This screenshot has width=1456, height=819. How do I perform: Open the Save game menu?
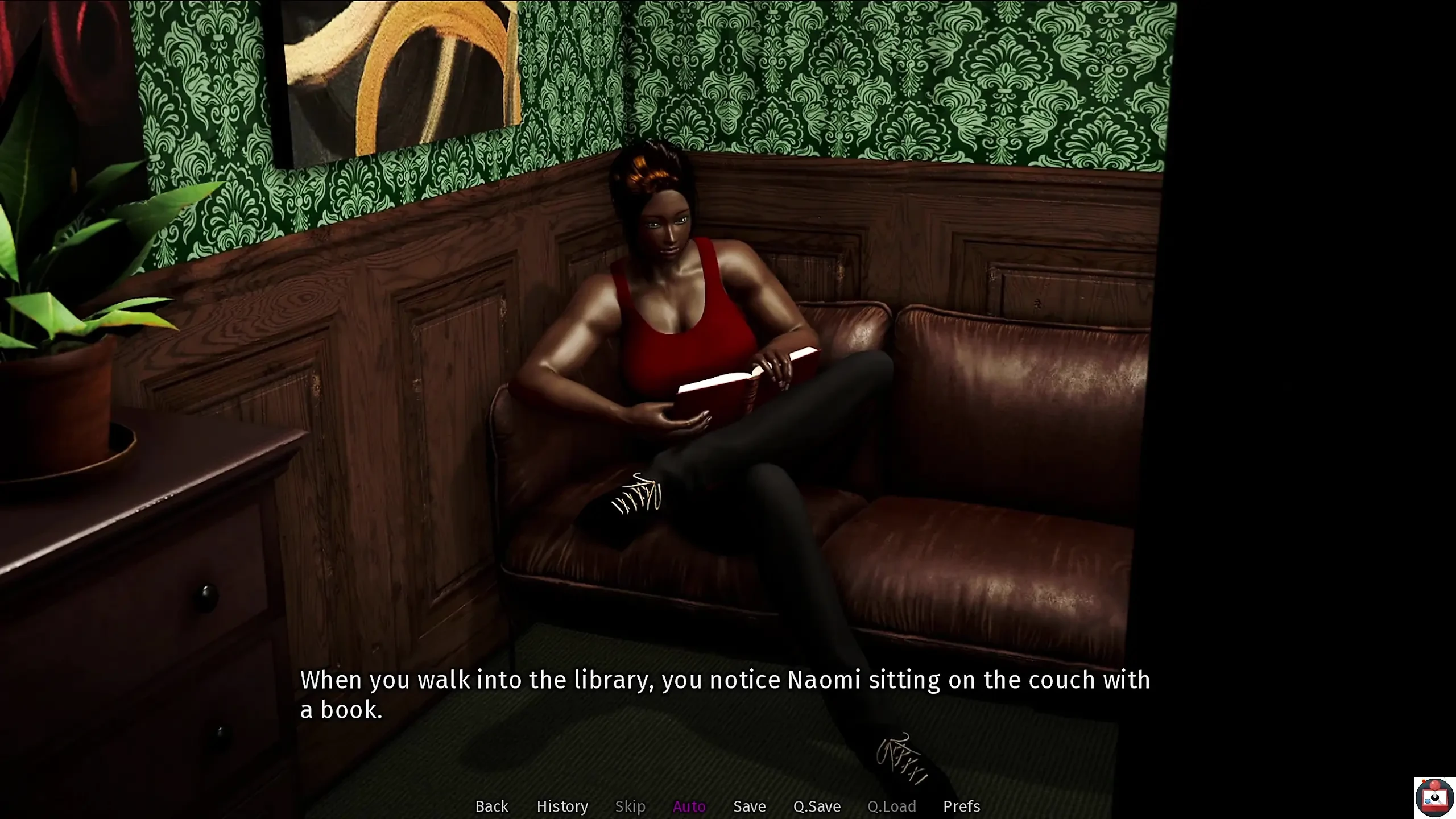coord(749,806)
